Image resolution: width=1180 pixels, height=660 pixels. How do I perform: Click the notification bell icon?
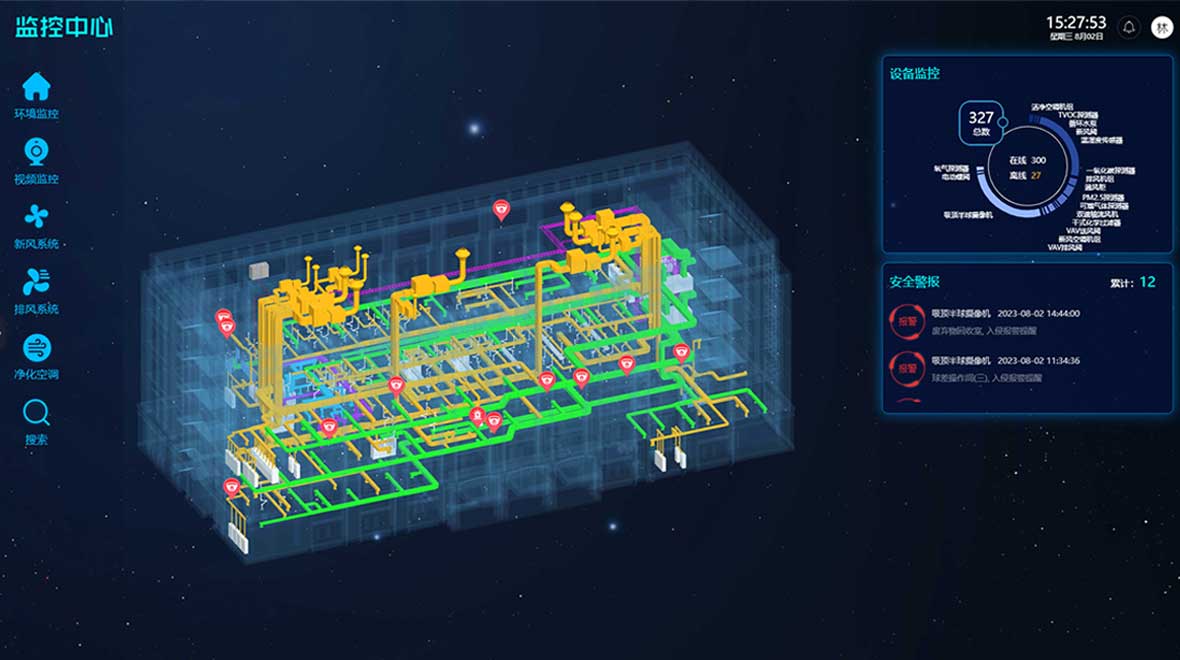[1130, 27]
